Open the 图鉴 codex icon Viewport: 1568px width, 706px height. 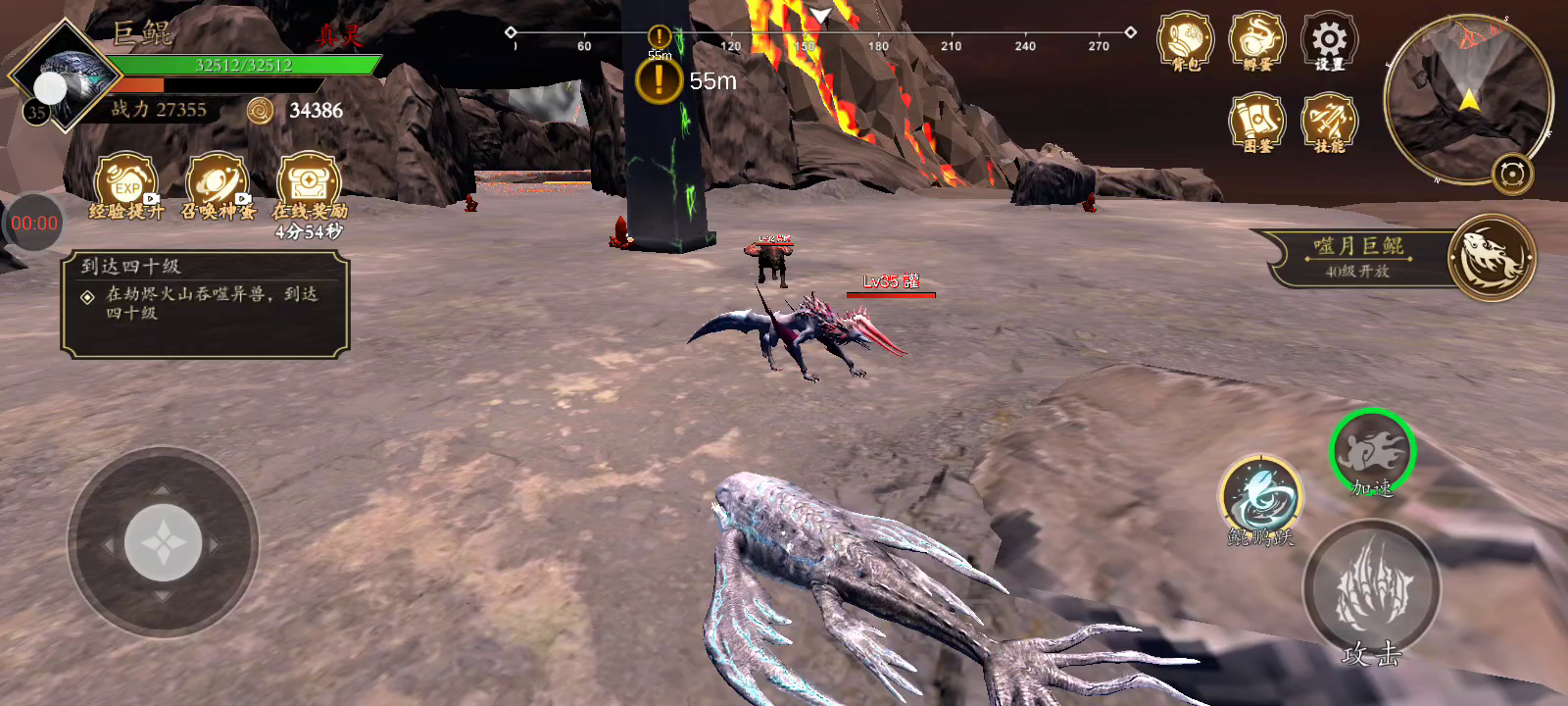coord(1256,122)
